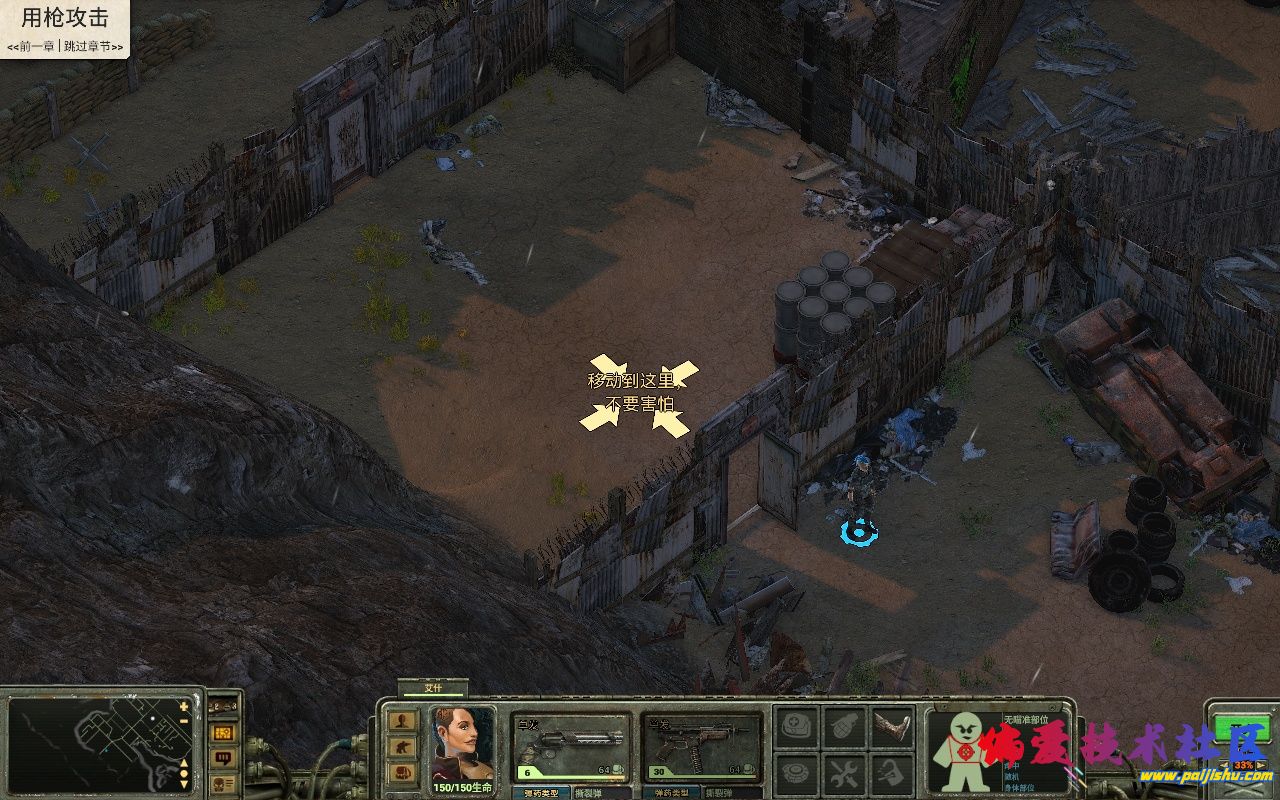Click the character head icon left of the portrait
The height and width of the screenshot is (800, 1280).
click(x=404, y=721)
